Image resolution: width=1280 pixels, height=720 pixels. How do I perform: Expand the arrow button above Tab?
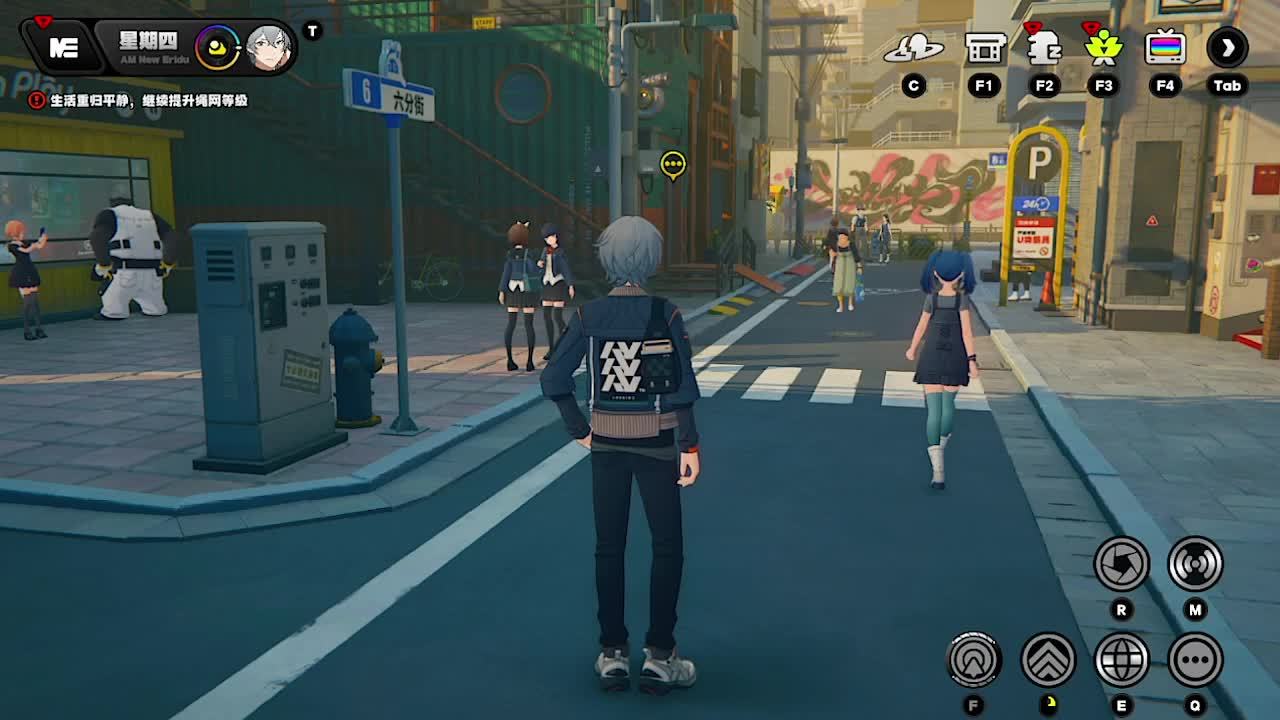click(x=1227, y=47)
